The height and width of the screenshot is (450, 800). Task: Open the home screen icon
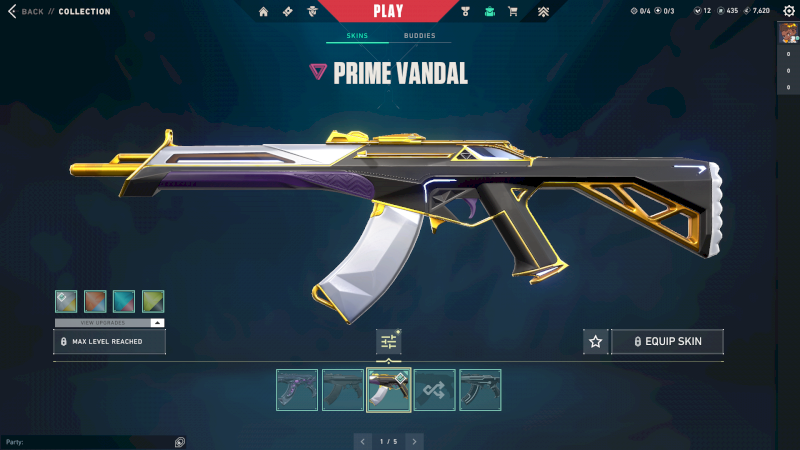(x=264, y=12)
